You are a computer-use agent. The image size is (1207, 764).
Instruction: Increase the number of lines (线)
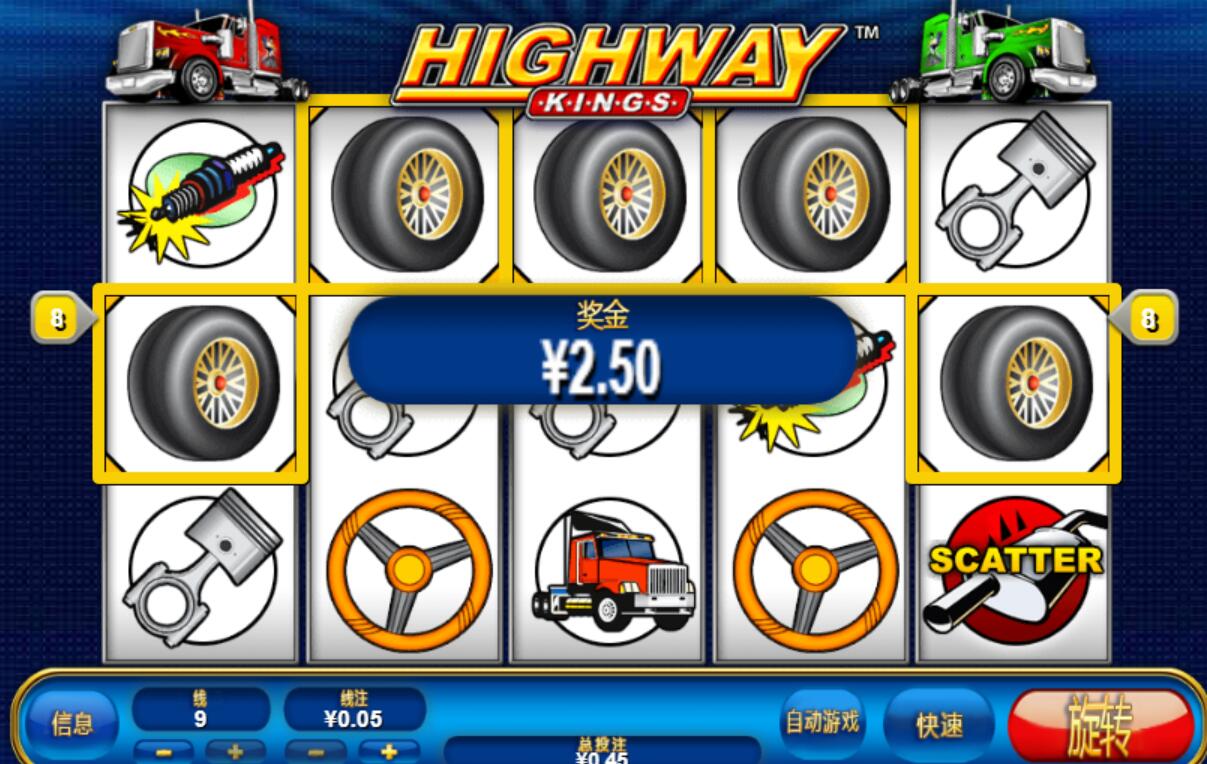235,751
